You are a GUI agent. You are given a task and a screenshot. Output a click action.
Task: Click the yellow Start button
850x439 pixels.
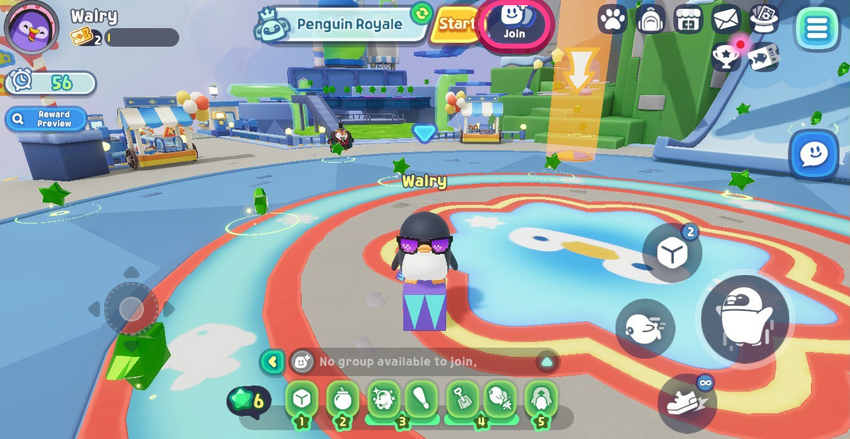[456, 23]
